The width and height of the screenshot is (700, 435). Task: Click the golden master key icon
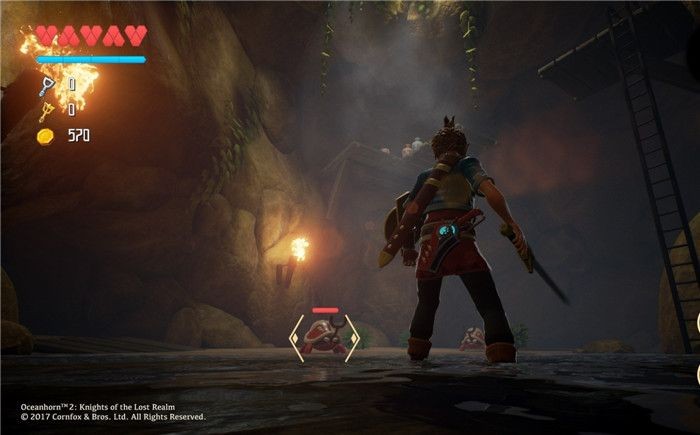pos(45,110)
